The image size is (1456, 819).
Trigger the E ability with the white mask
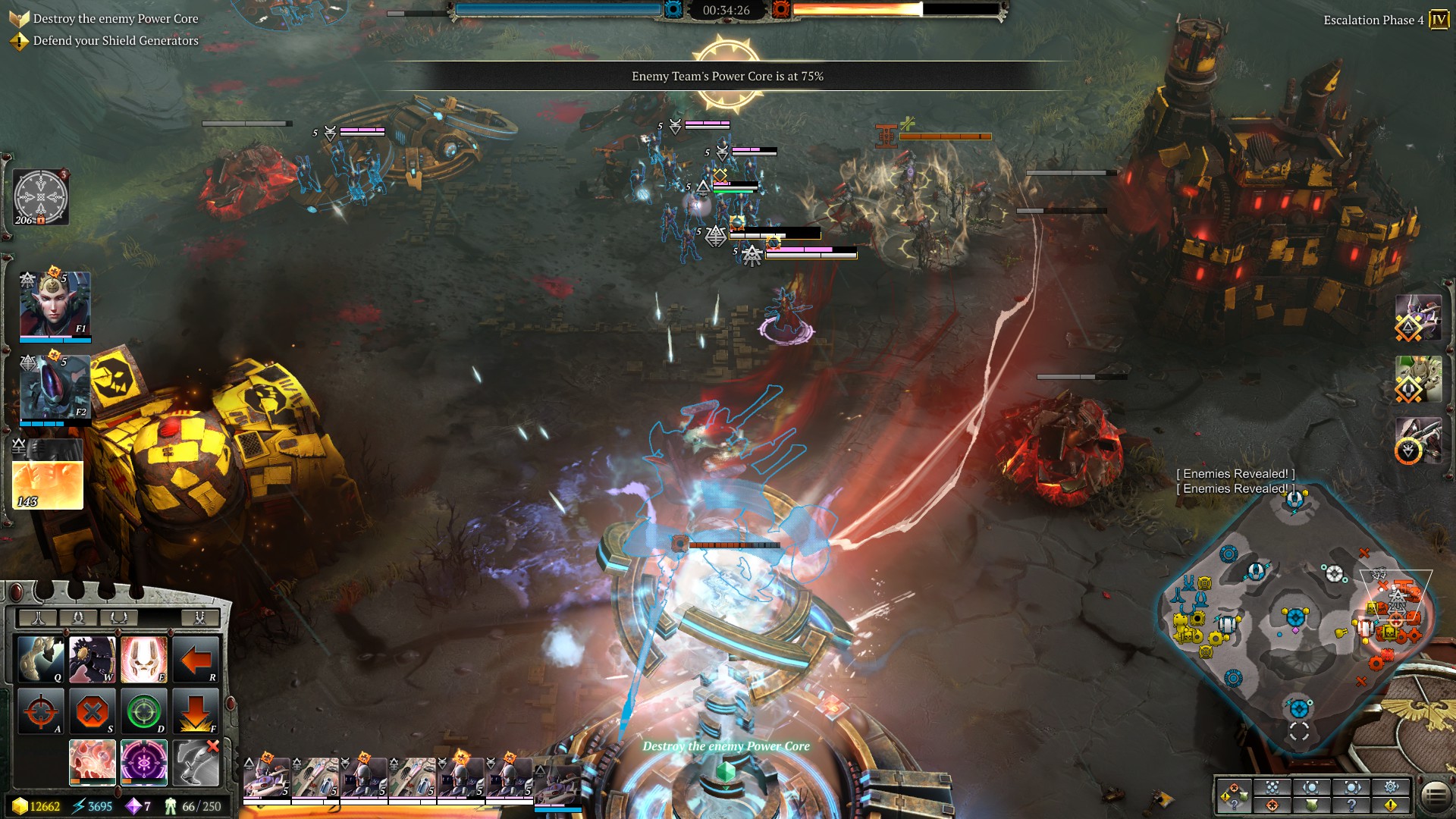click(143, 659)
